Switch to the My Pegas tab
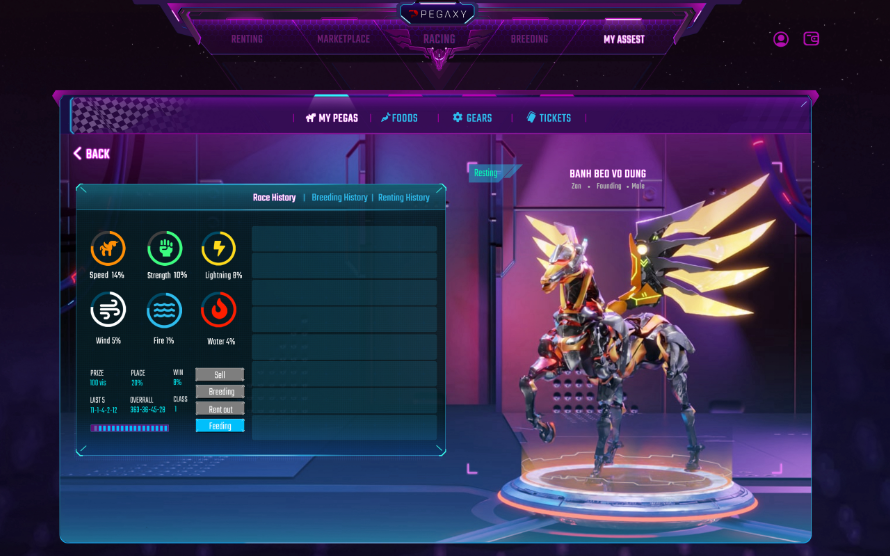Viewport: 890px width, 556px height. pos(332,118)
